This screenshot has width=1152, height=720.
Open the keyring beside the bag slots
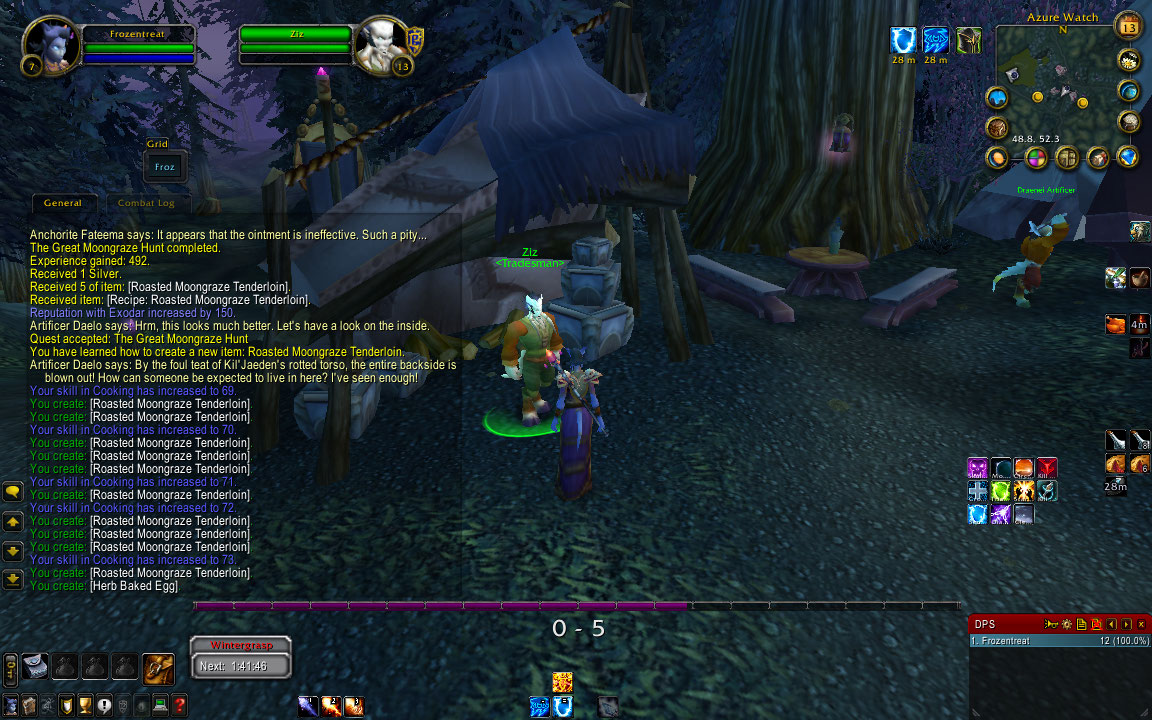coord(10,667)
